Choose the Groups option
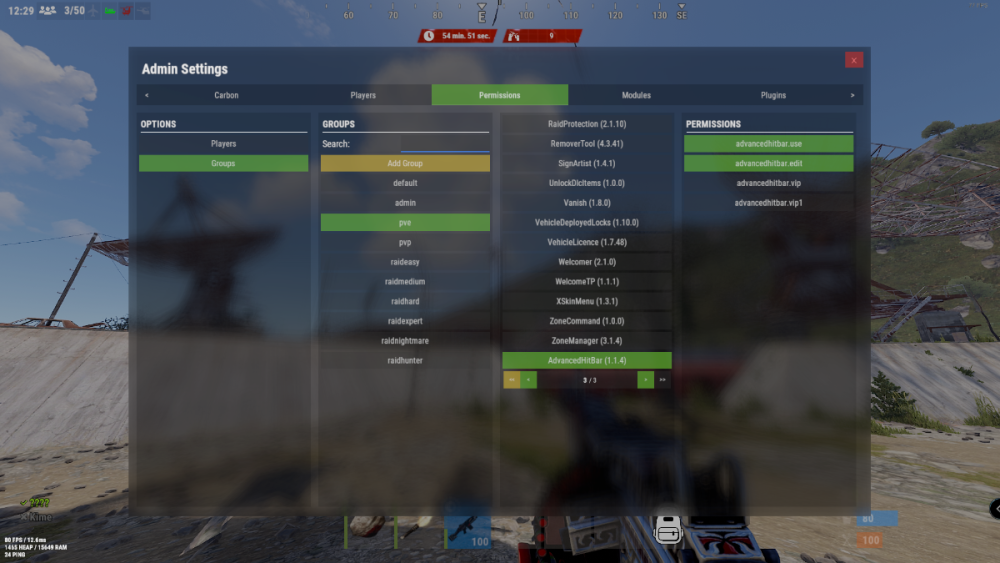 click(x=223, y=163)
